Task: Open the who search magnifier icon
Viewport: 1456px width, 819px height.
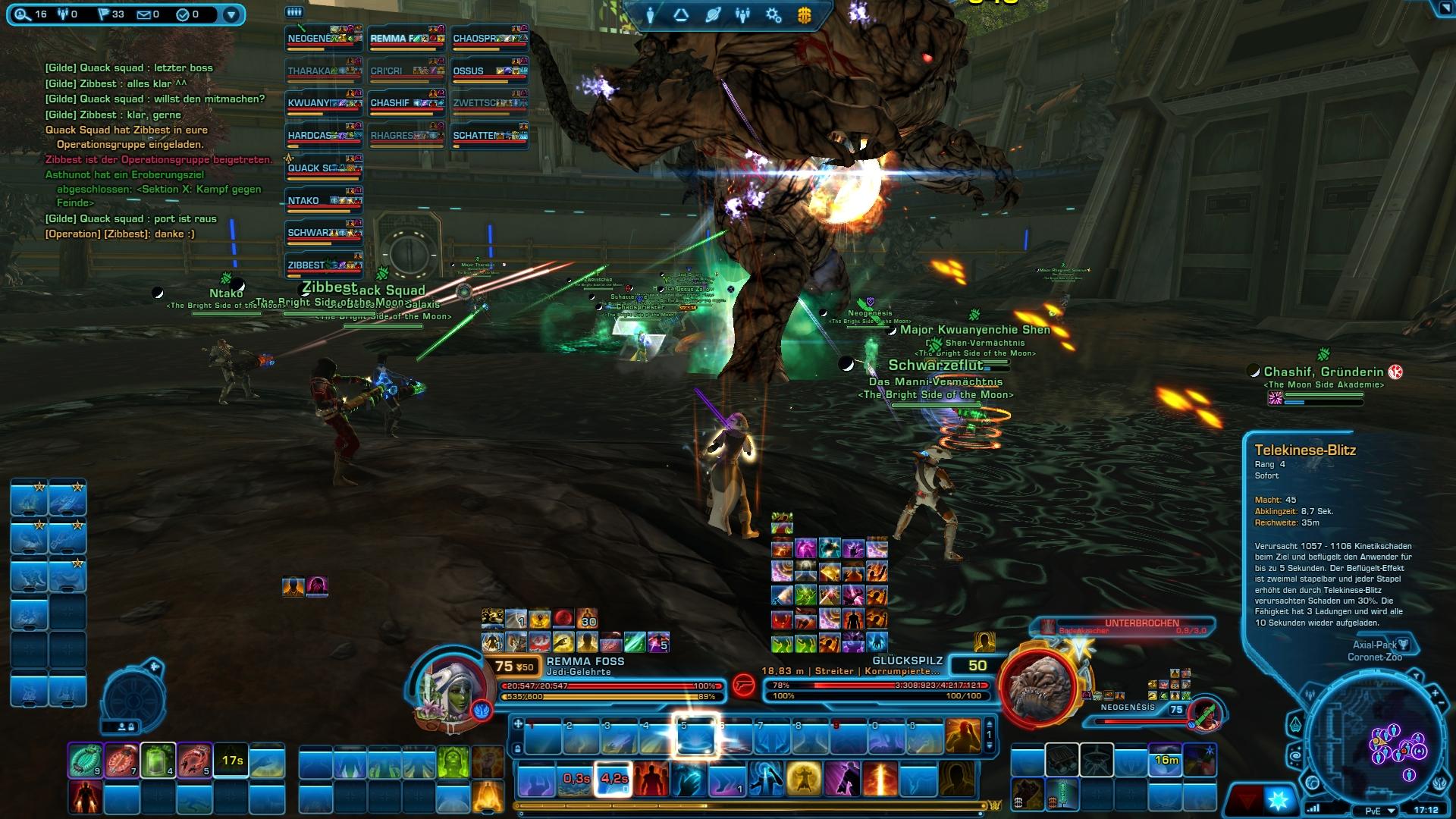Action: 21,13
